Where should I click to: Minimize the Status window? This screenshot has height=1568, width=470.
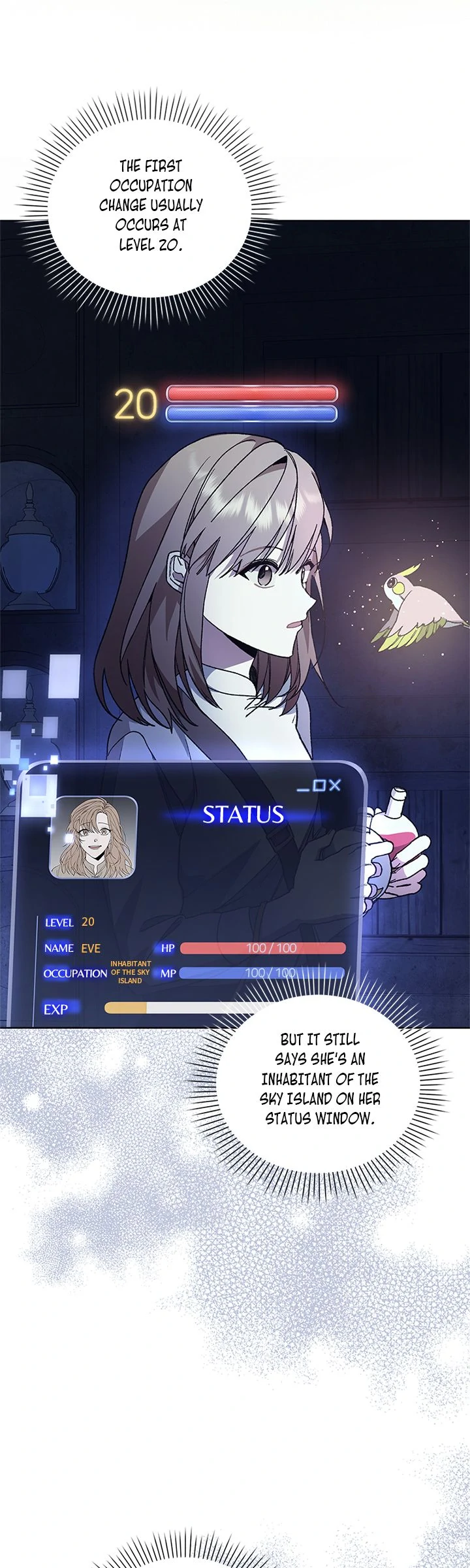pyautogui.click(x=303, y=789)
